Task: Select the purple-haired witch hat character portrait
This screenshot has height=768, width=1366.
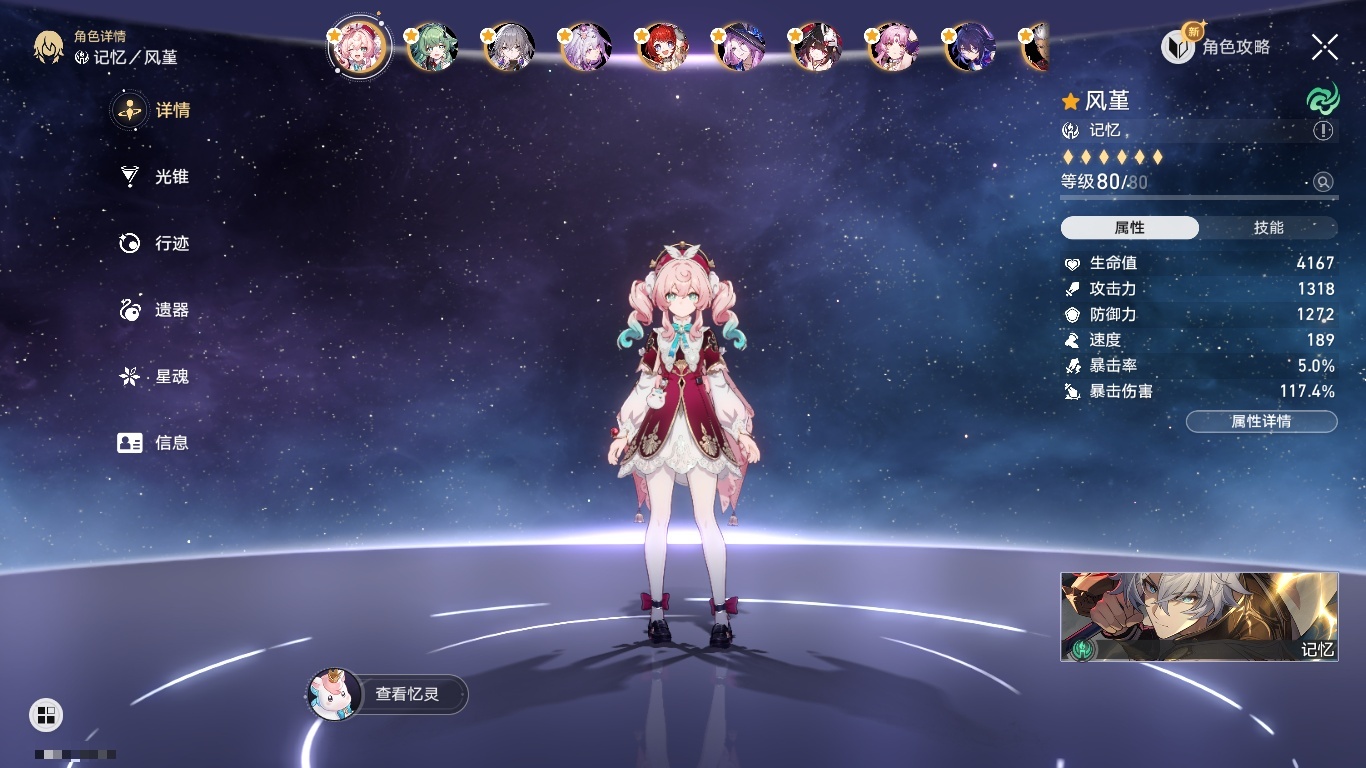Action: (x=740, y=47)
